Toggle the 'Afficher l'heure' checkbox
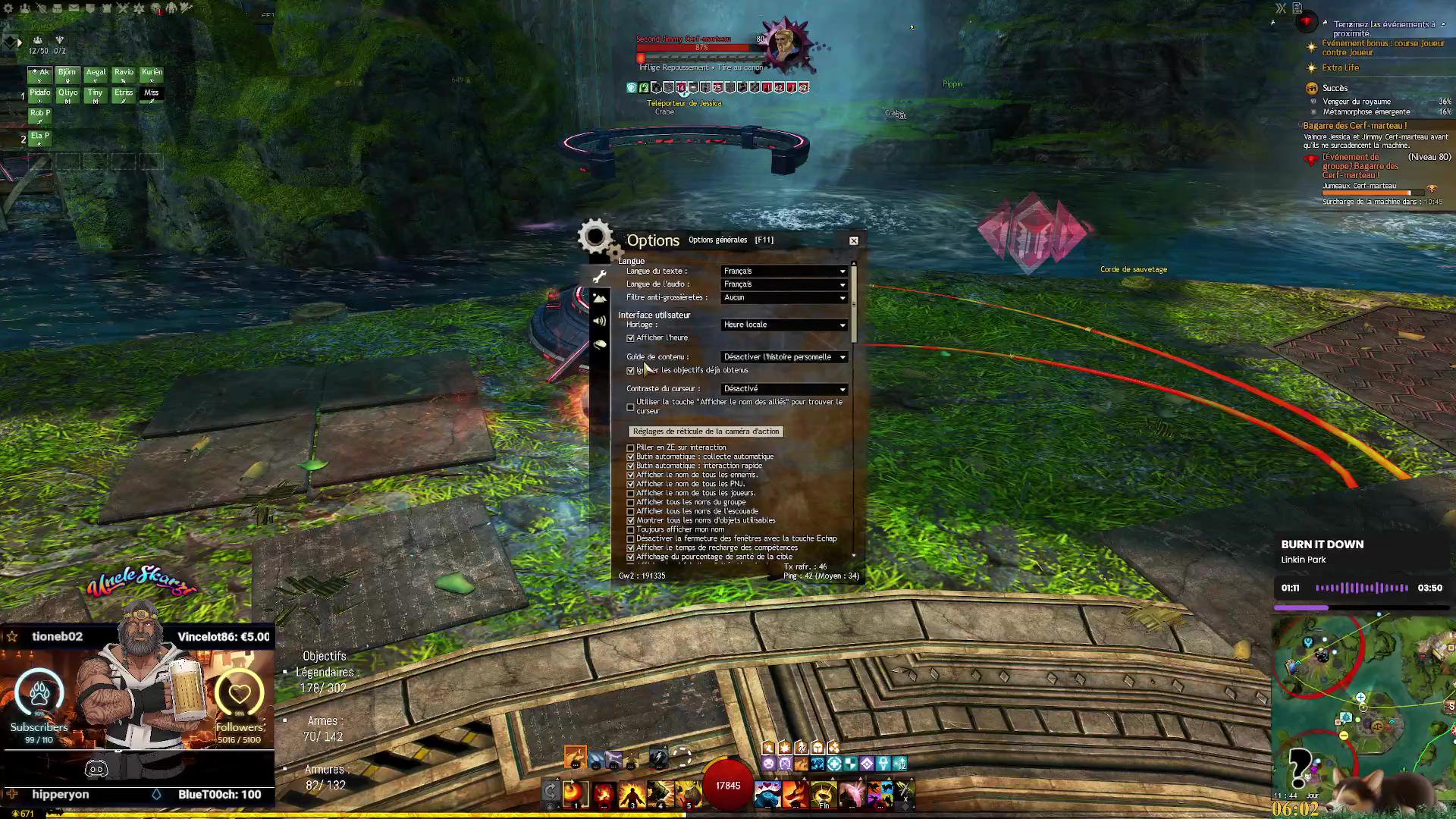The image size is (1456, 819). (x=630, y=338)
